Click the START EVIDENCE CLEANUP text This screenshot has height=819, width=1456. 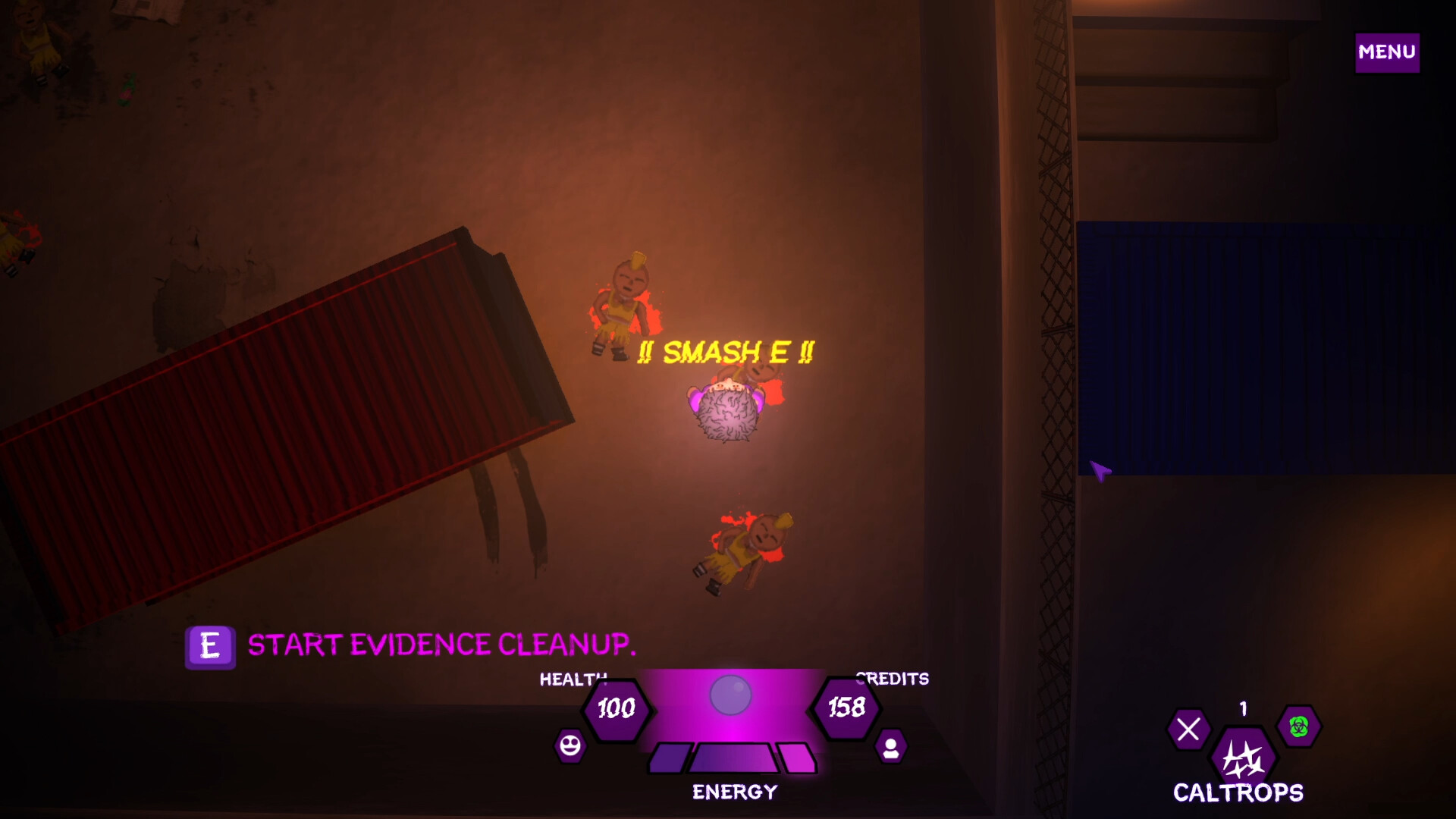(442, 645)
